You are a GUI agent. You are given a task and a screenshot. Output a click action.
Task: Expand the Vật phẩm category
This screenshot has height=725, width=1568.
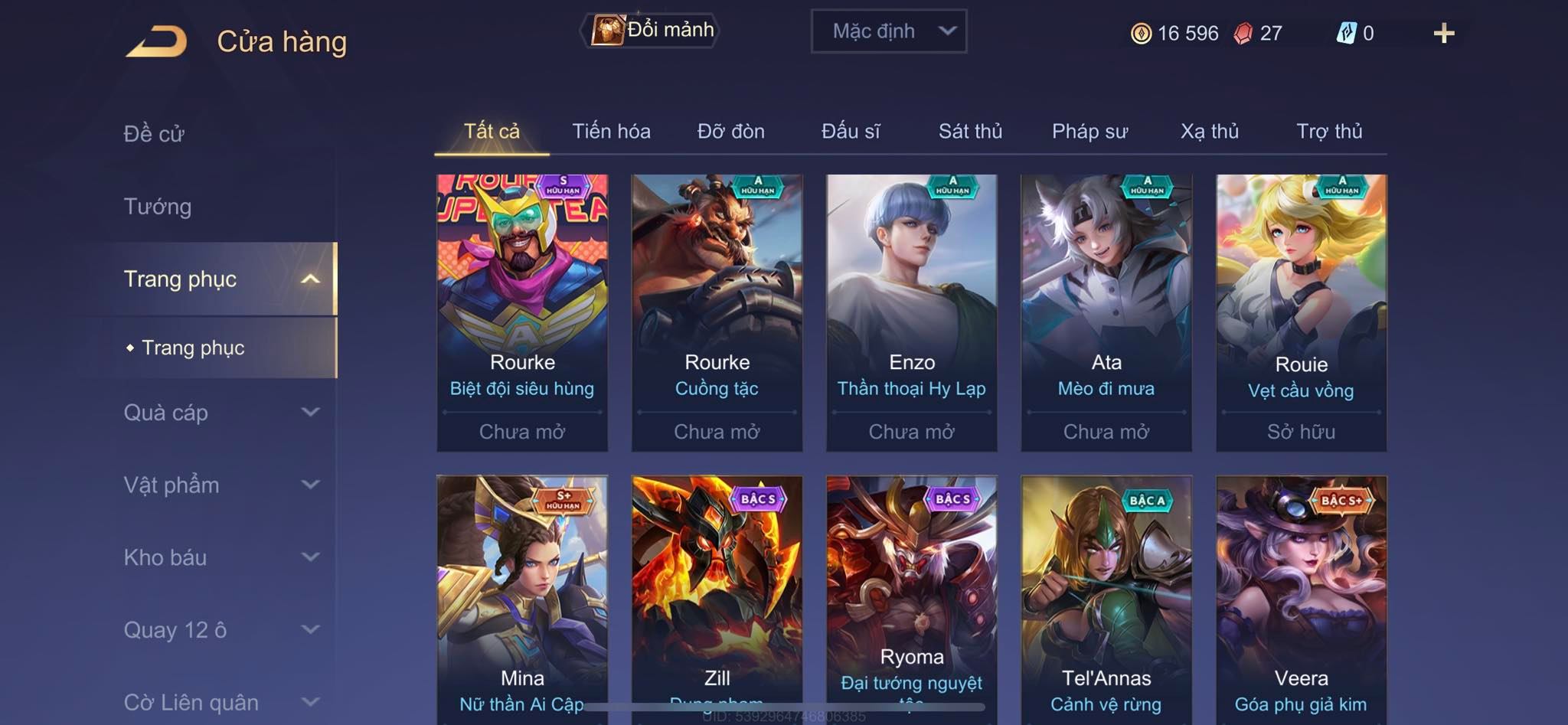click(x=220, y=485)
